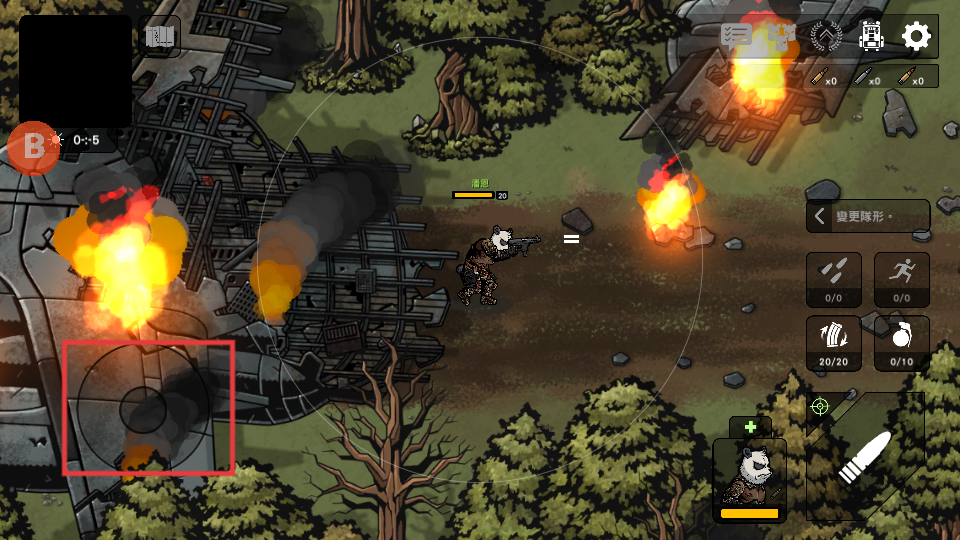Image resolution: width=960 pixels, height=540 pixels.
Task: Open the mission checklist icon
Action: [x=736, y=35]
